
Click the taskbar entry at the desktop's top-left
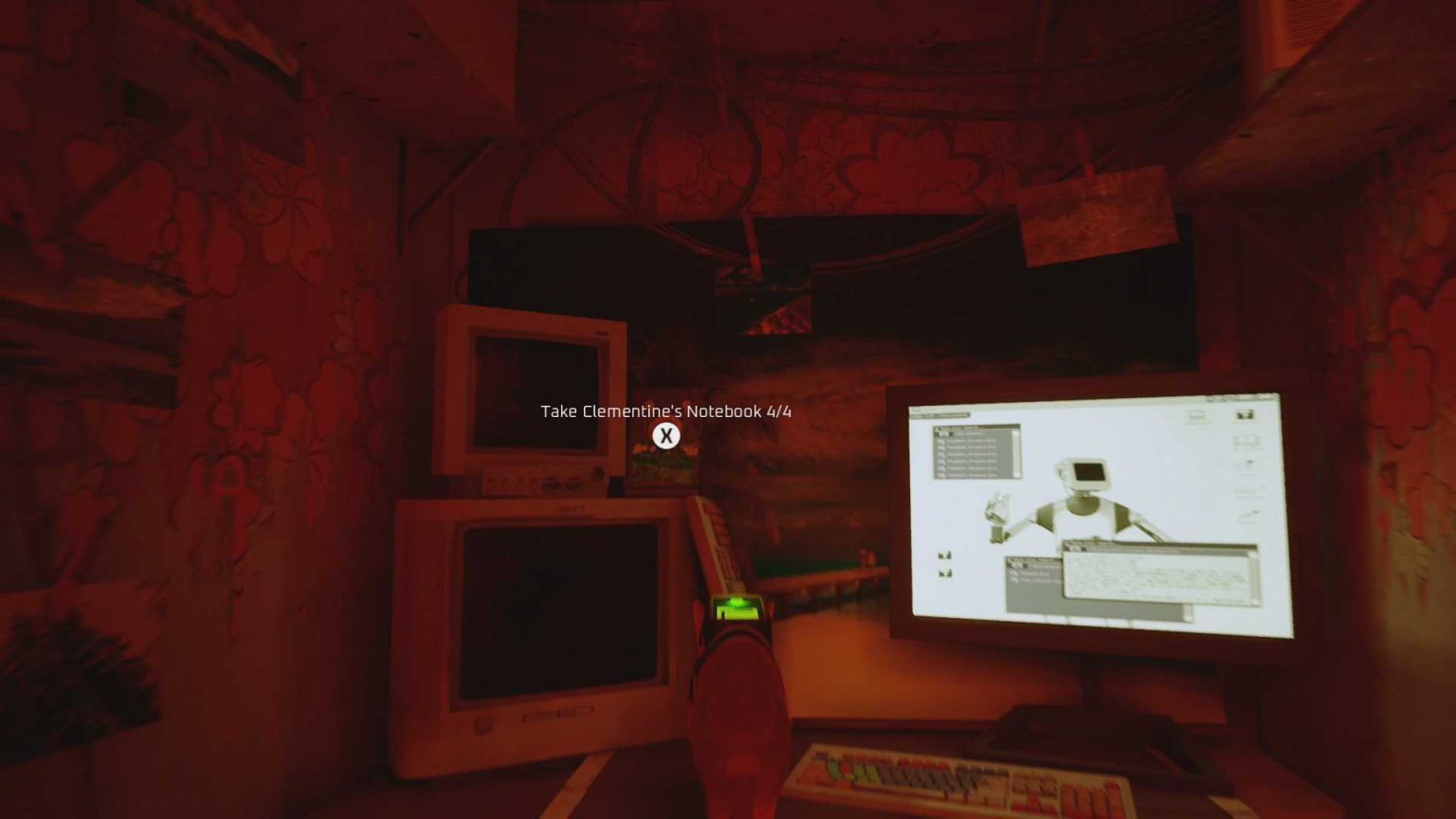coord(938,415)
